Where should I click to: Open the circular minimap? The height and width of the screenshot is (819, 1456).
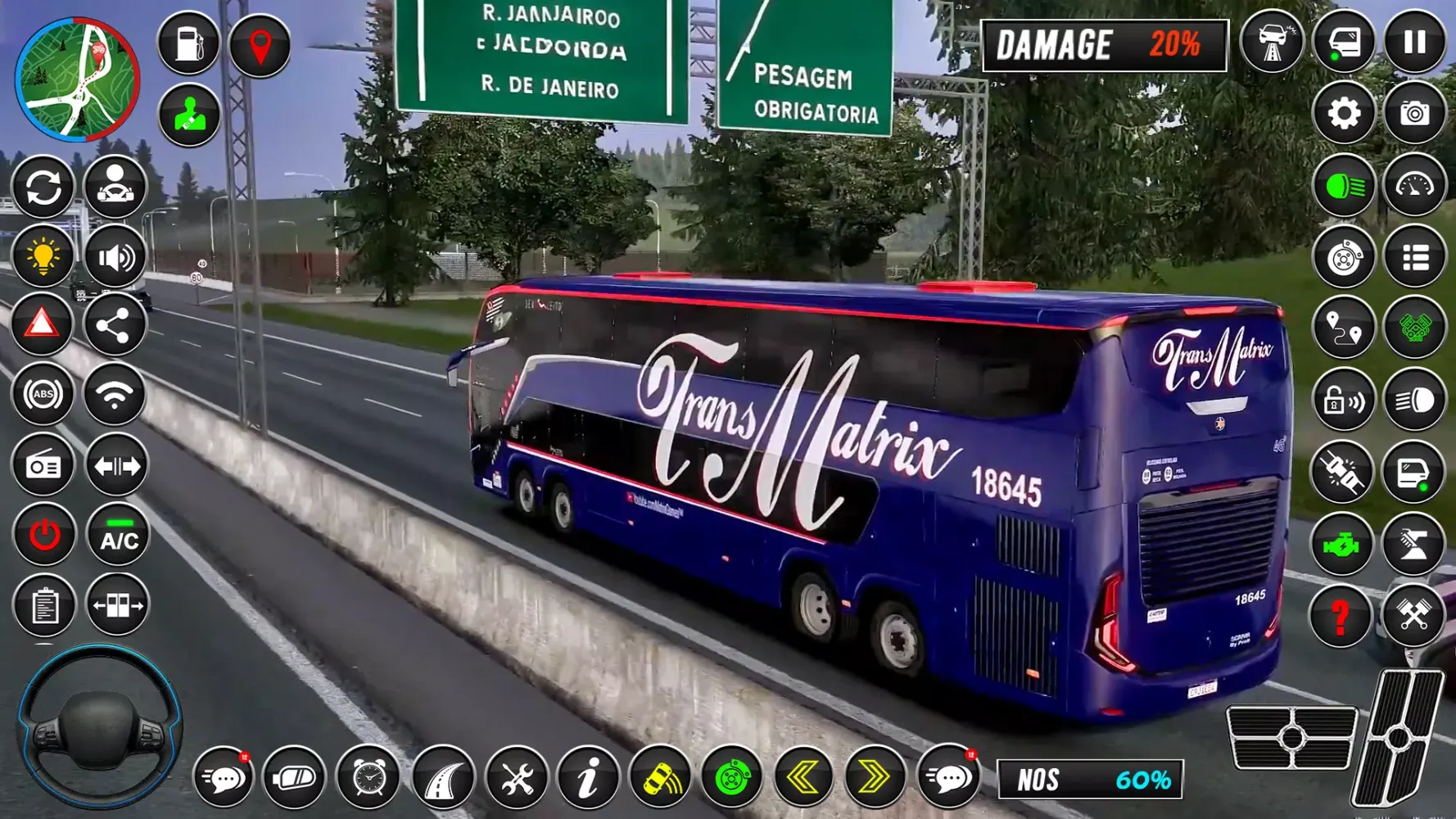point(78,79)
